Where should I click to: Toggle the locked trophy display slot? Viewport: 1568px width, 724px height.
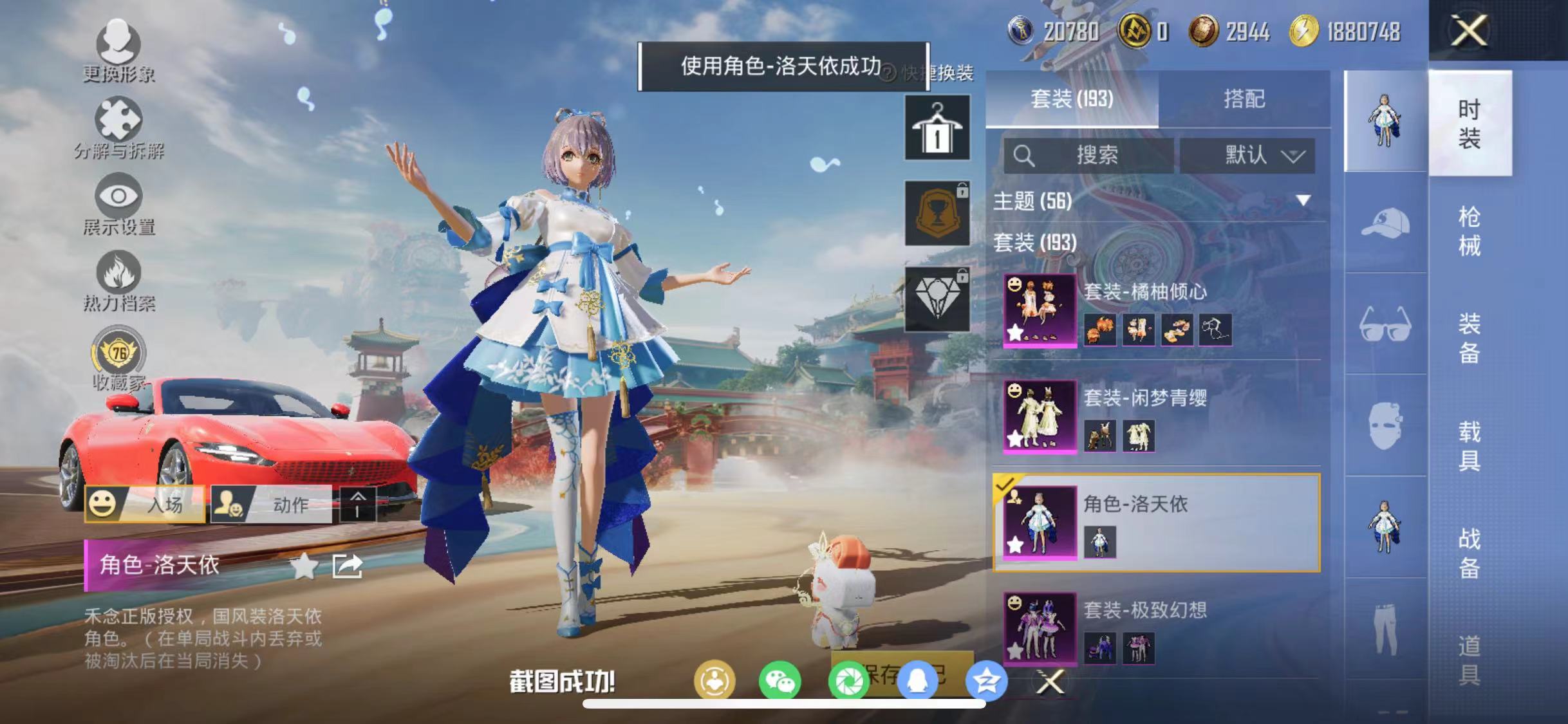[x=937, y=212]
